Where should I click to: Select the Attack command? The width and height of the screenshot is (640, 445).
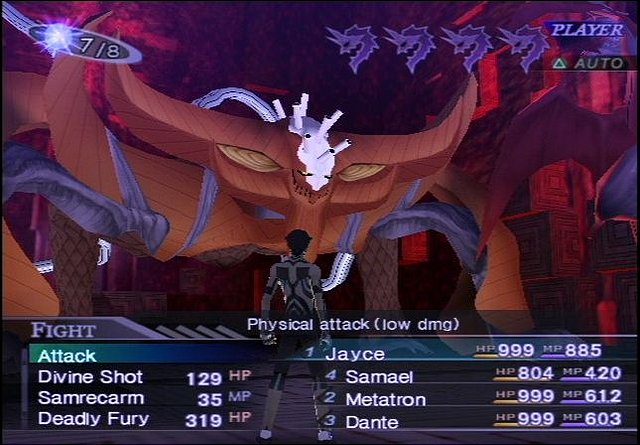pyautogui.click(x=68, y=355)
